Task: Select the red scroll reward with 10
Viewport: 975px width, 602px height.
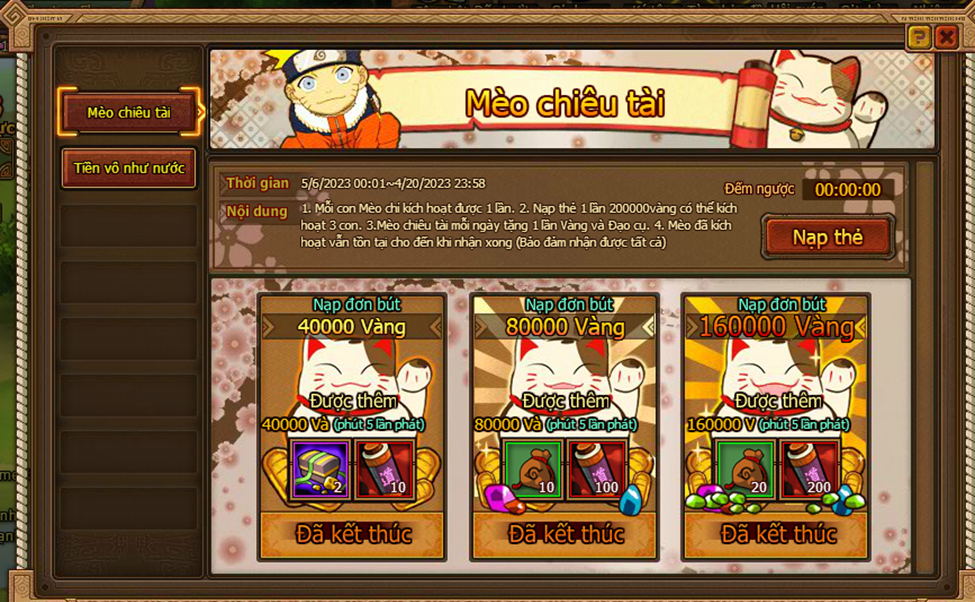Action: (x=384, y=470)
